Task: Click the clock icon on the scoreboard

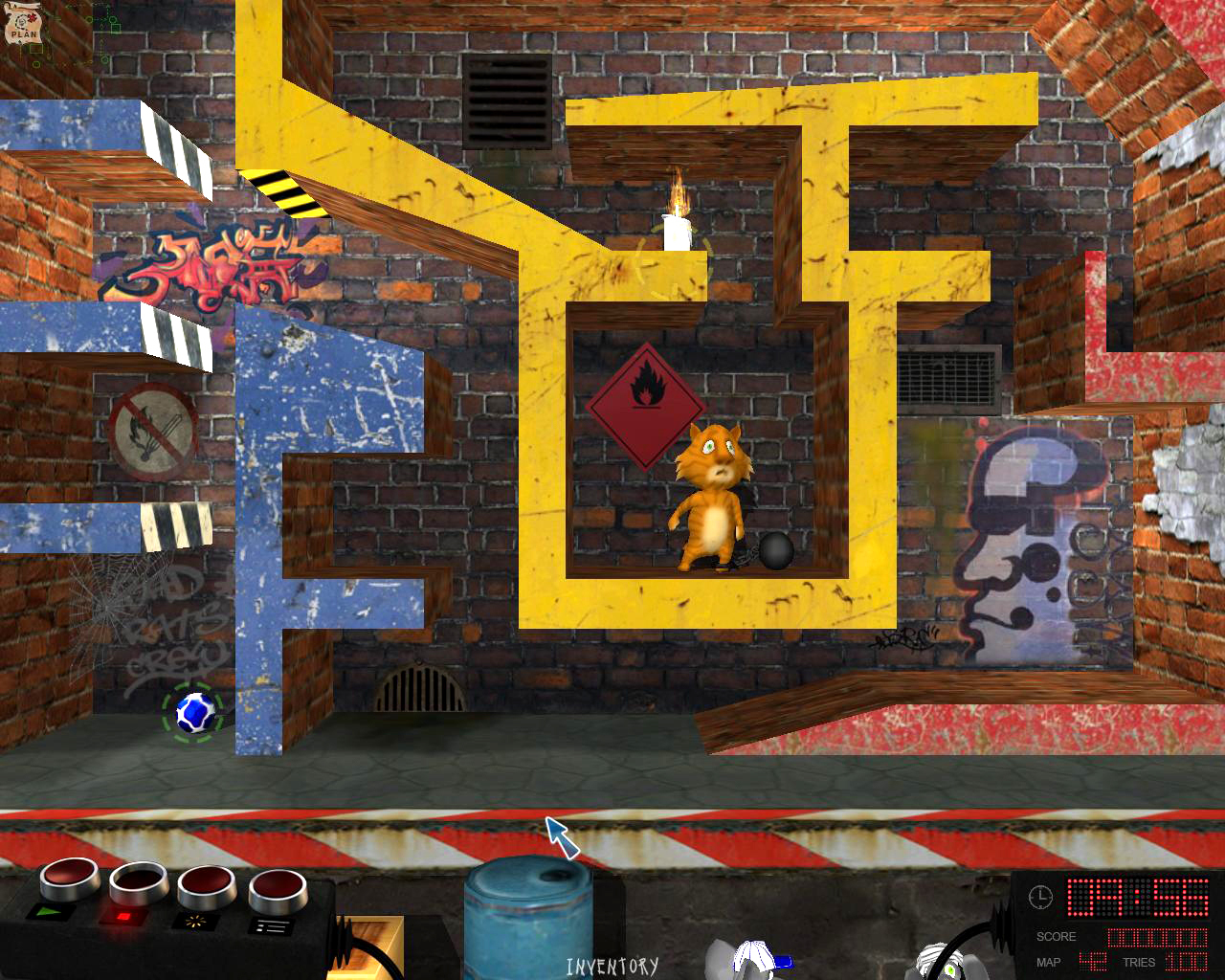Action: point(1040,898)
